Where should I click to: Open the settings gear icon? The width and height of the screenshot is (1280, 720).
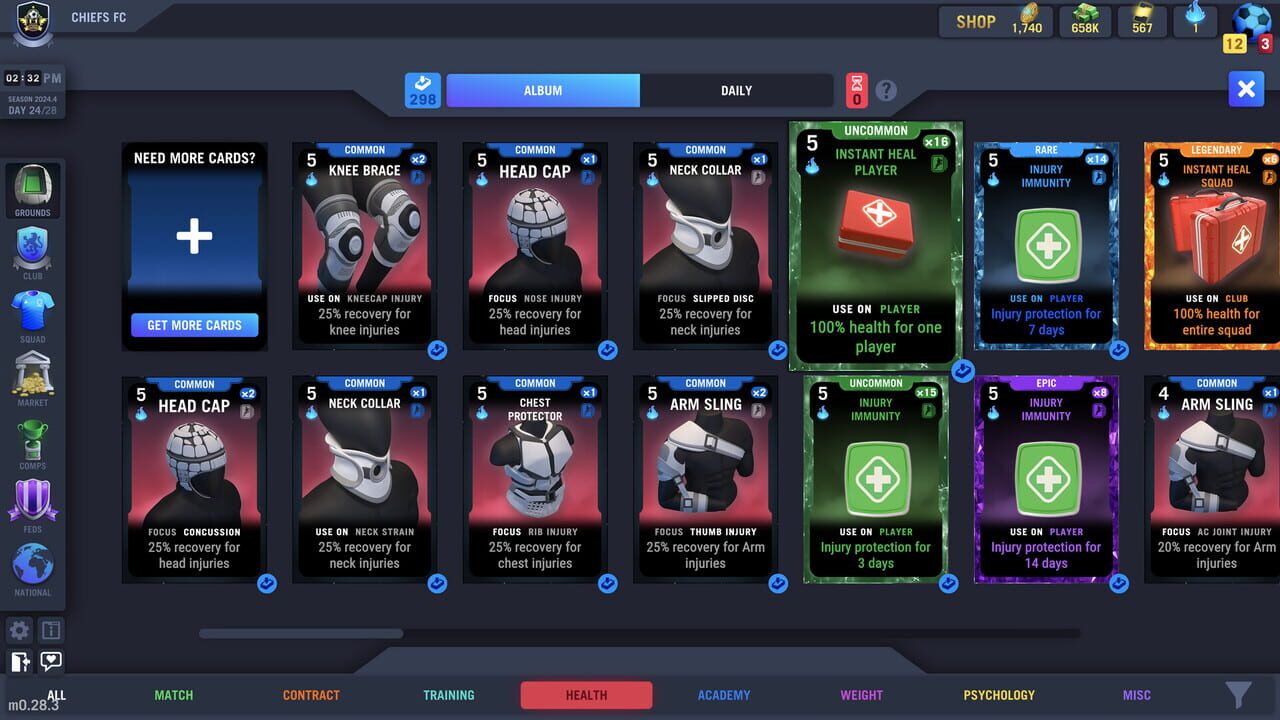tap(18, 630)
